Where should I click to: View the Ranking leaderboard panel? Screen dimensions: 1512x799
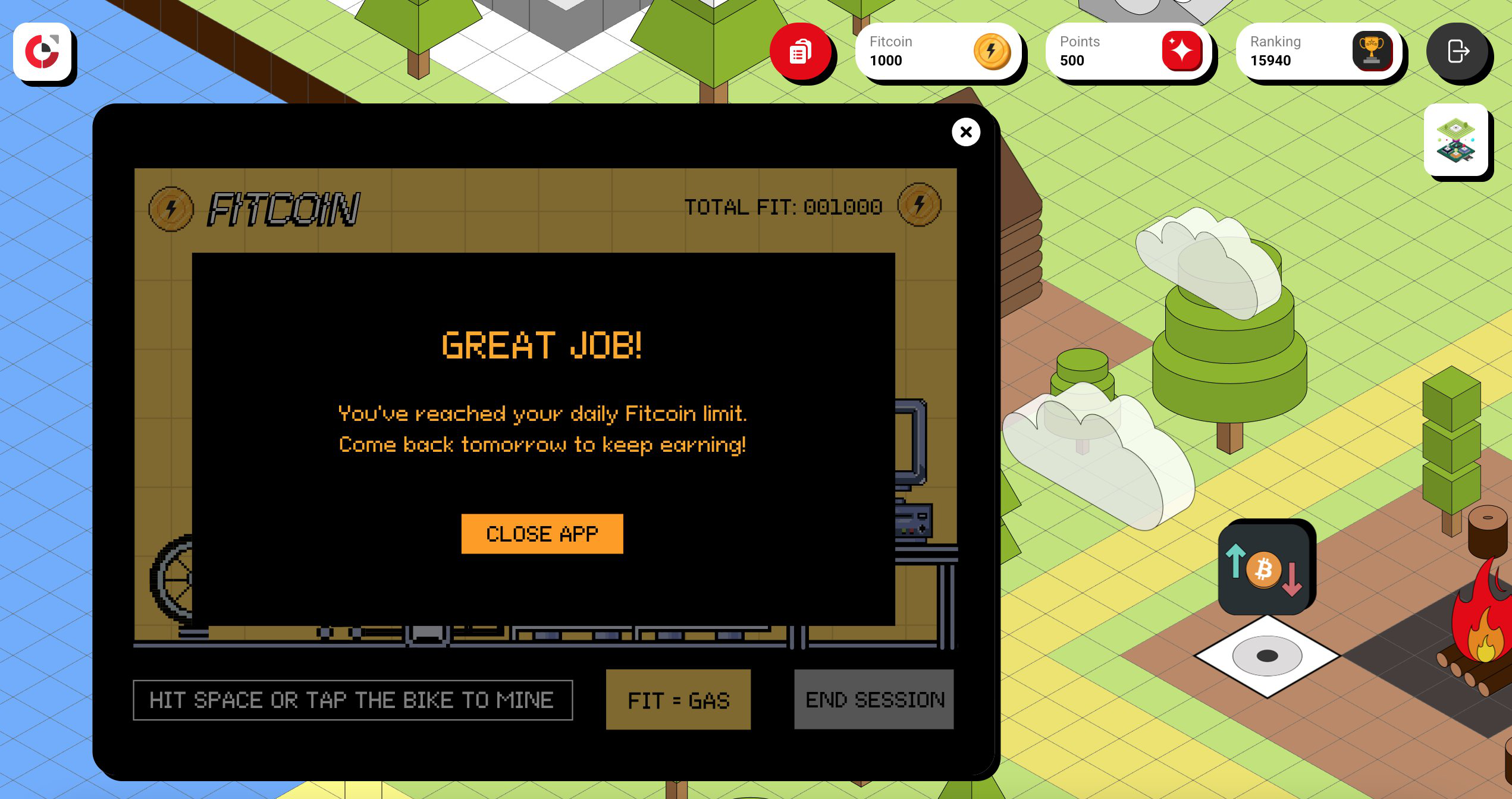(1319, 52)
